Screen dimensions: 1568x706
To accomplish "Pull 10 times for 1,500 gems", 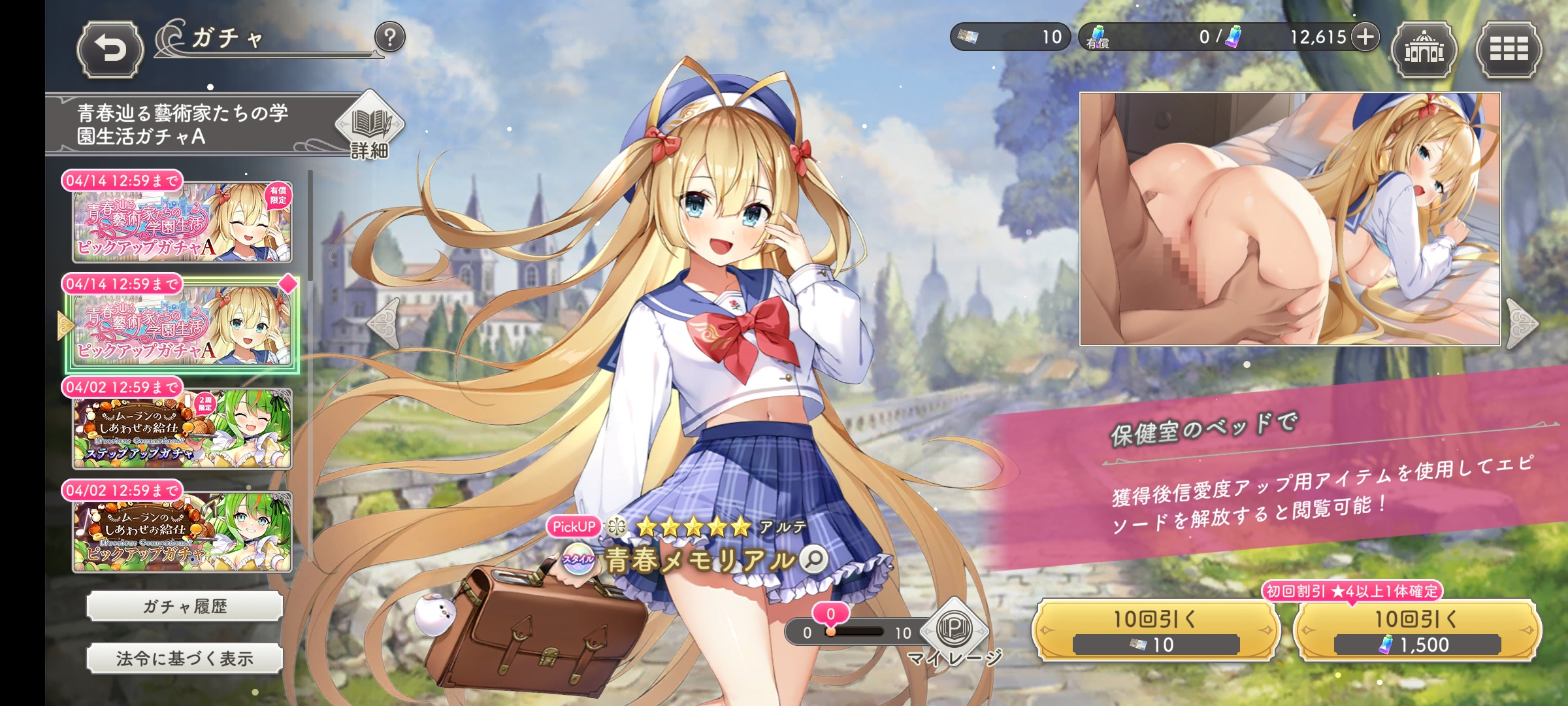I will 1416,631.
